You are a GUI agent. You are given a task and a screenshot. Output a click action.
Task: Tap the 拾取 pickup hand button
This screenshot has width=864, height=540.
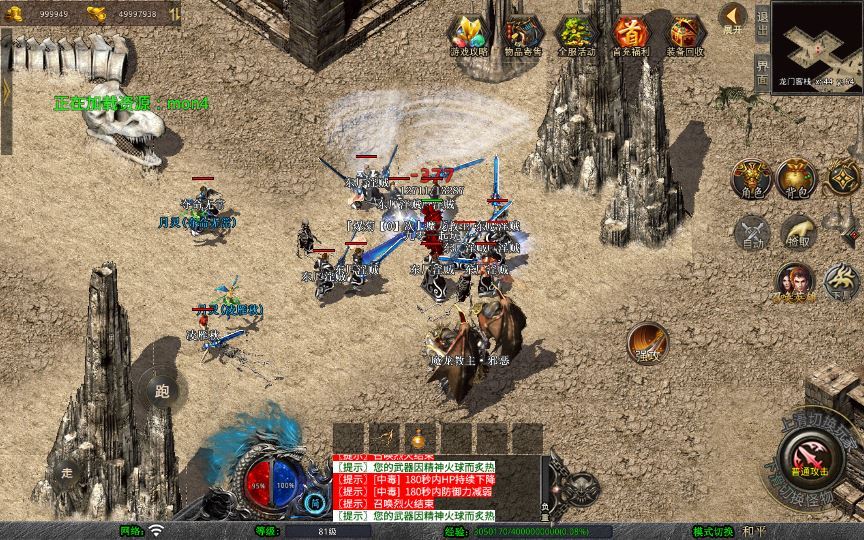point(796,232)
